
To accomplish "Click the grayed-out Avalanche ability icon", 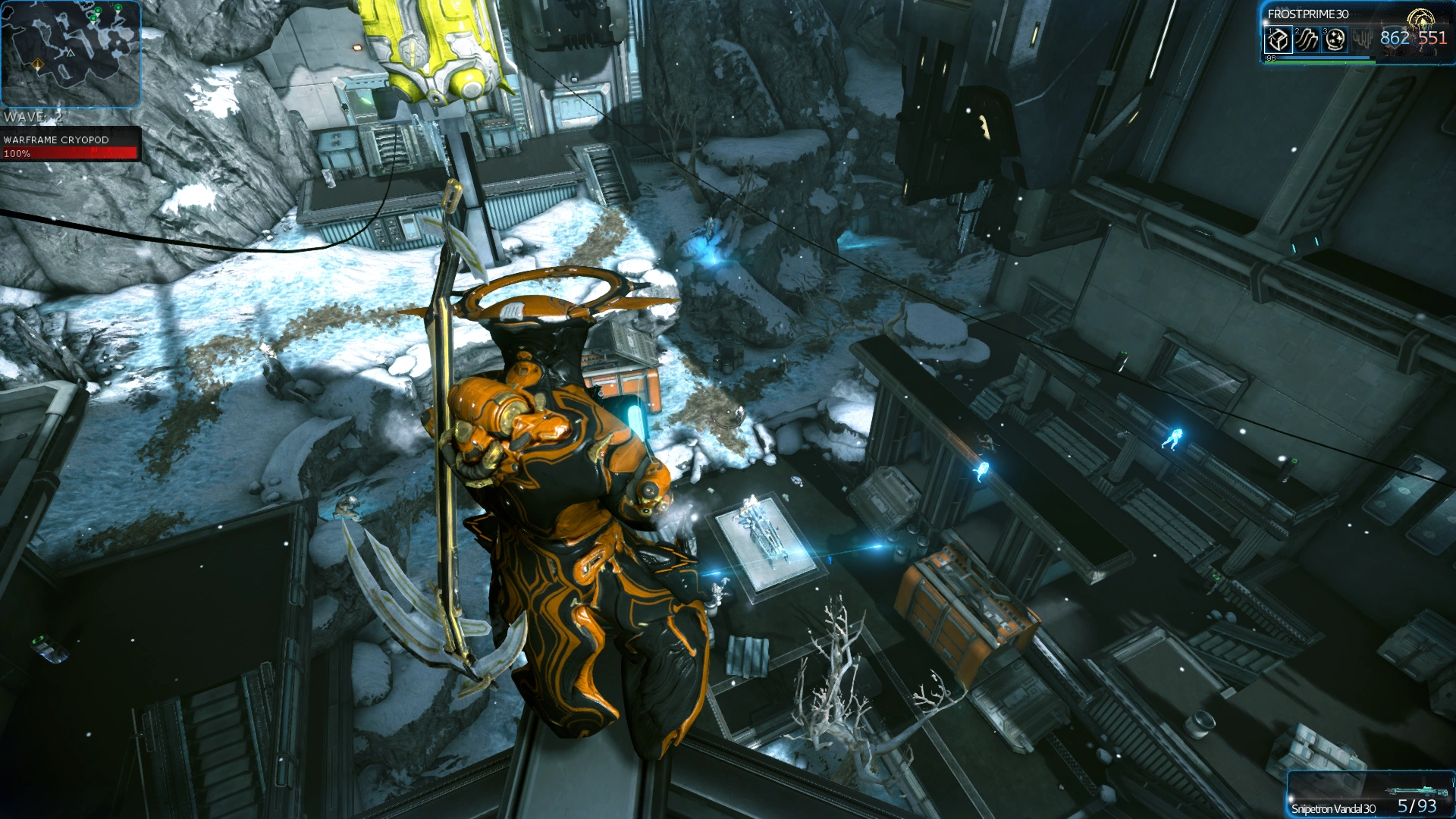I will click(x=1362, y=39).
